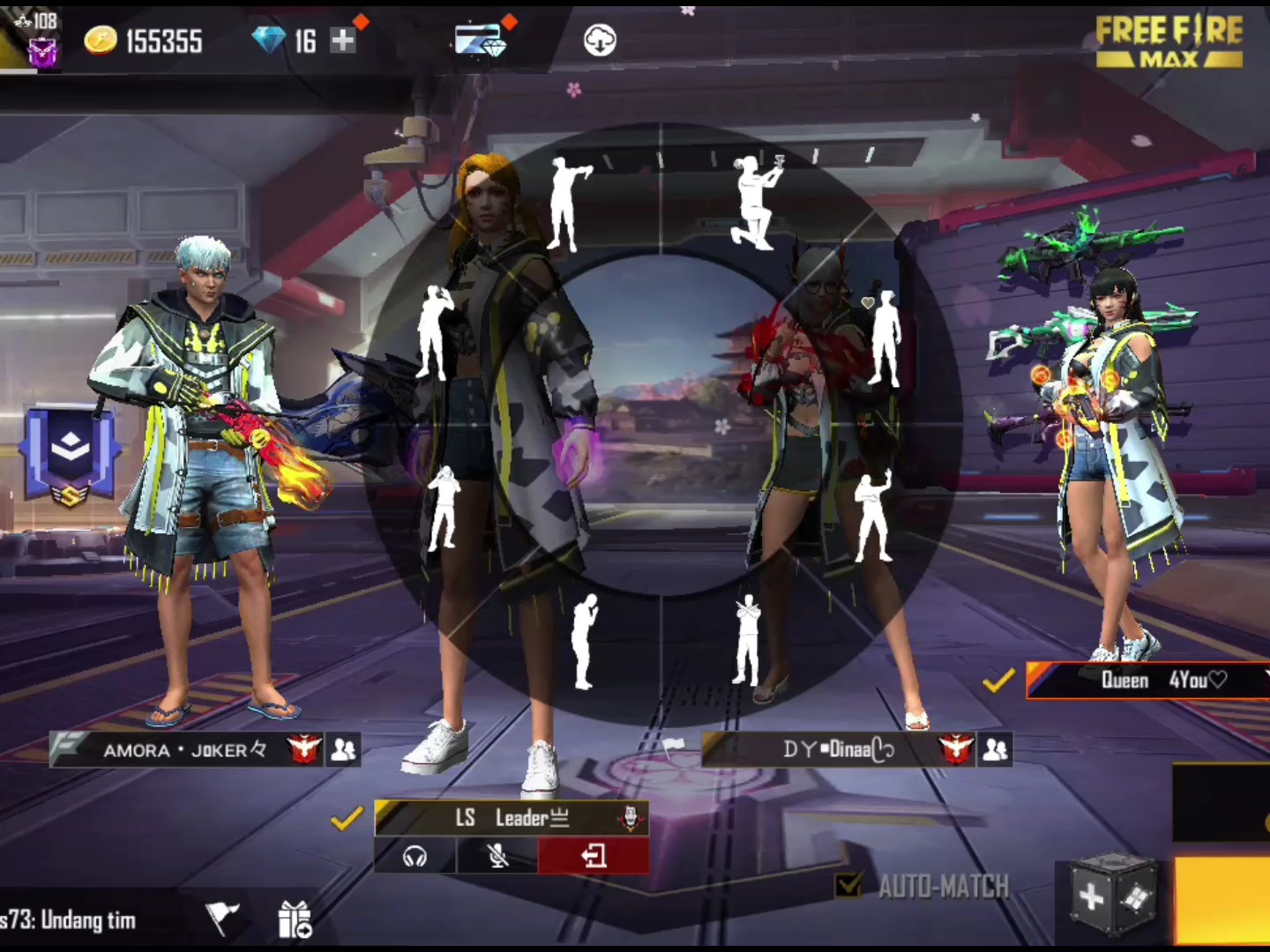Leave the squad with the red exit button
1270x952 pixels.
coord(594,856)
